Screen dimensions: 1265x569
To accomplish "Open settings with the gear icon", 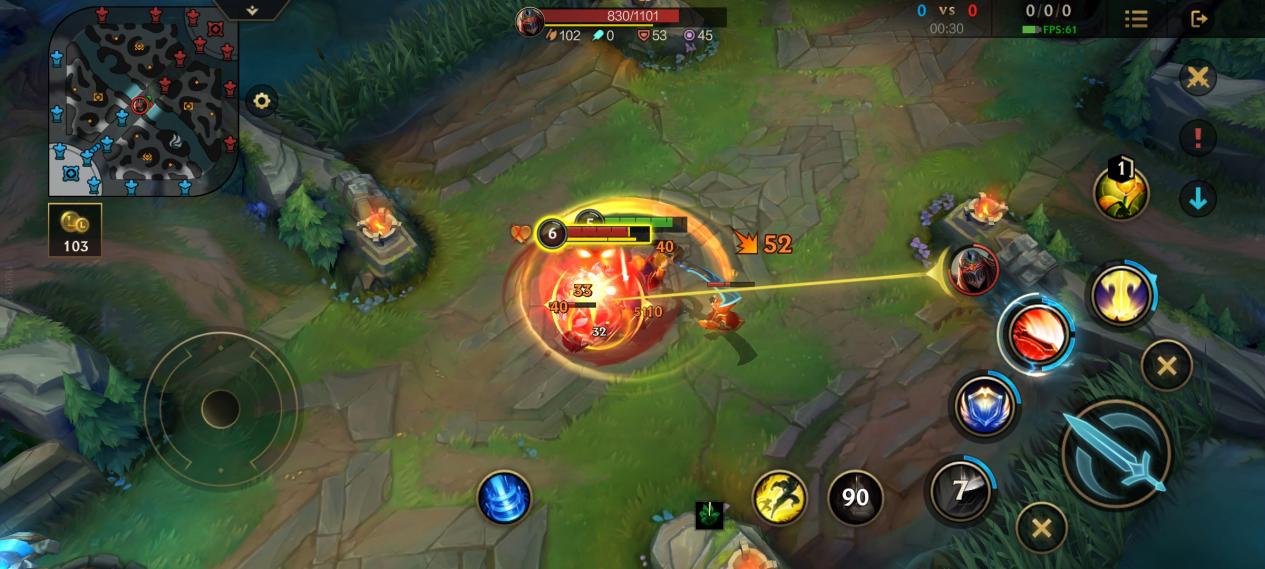I will pyautogui.click(x=261, y=101).
